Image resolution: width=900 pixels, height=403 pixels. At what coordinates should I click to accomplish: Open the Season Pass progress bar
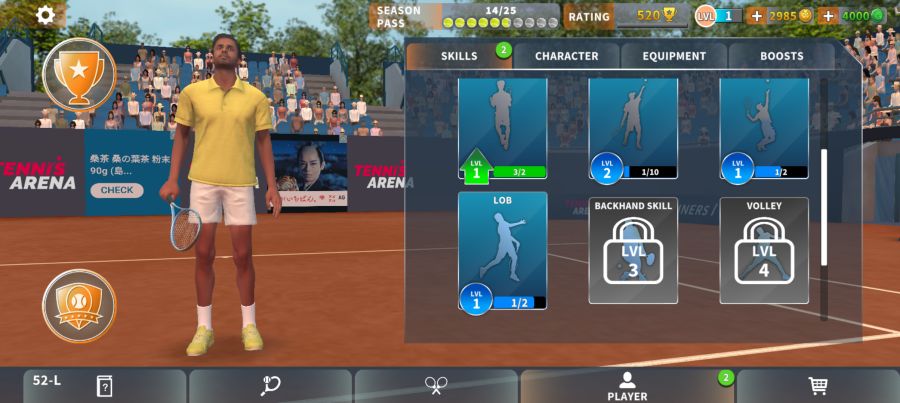[x=500, y=17]
